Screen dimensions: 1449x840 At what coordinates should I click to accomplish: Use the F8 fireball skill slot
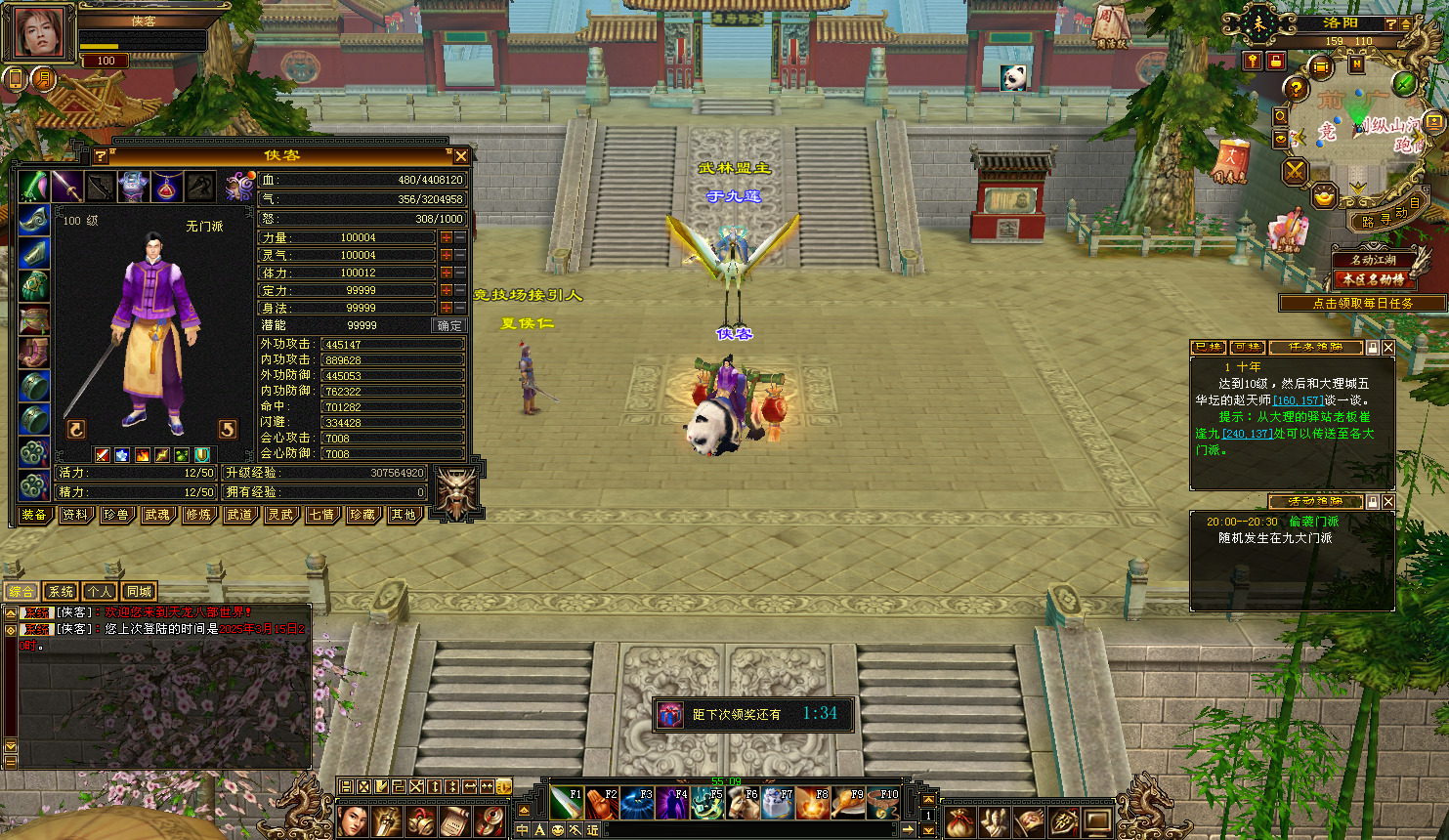click(x=813, y=803)
